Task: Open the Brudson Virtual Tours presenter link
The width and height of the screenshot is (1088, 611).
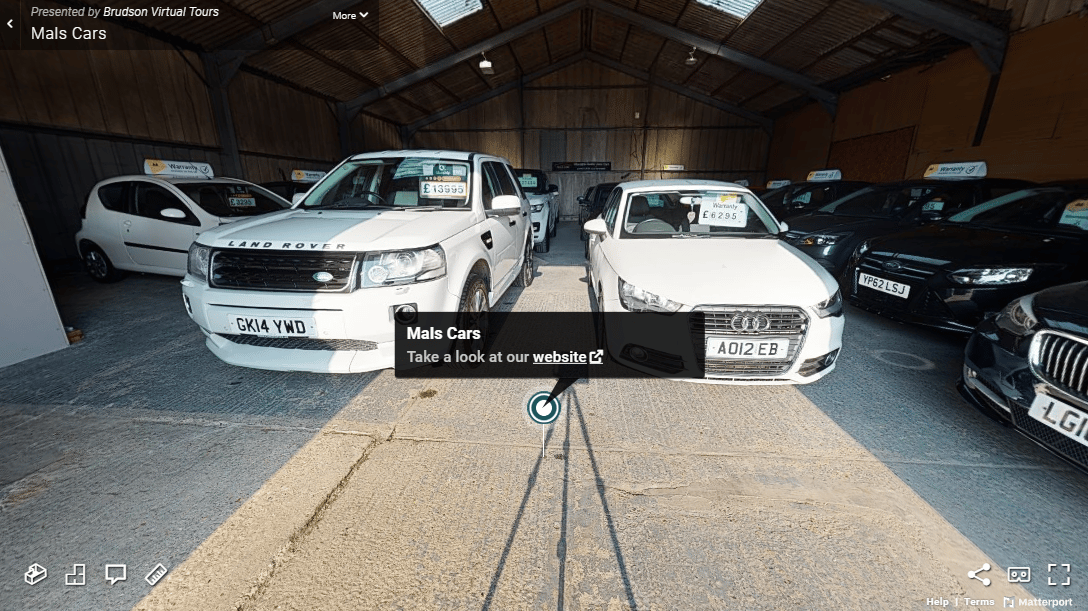Action: click(x=161, y=12)
